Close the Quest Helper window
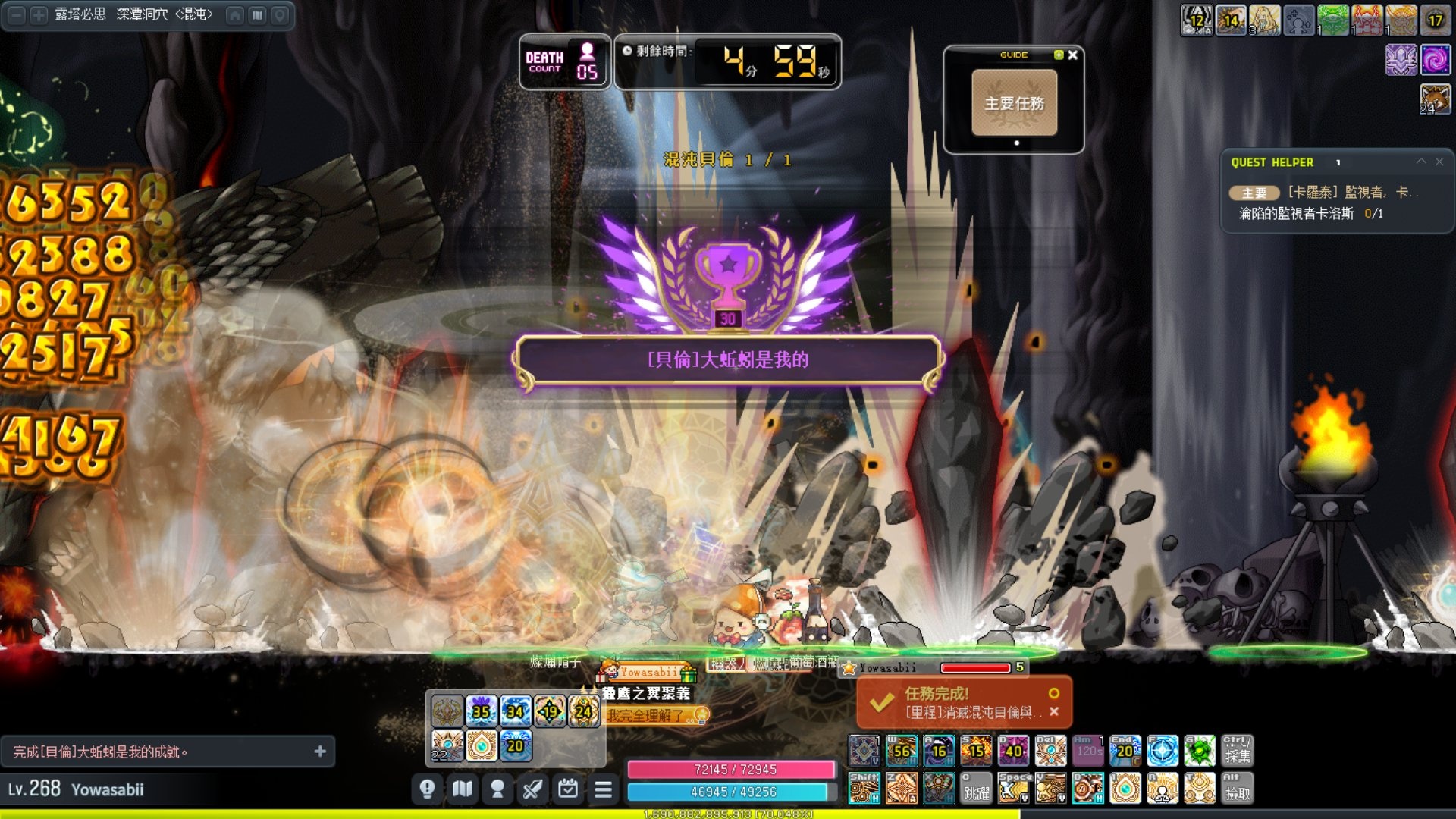1456x819 pixels. click(x=1439, y=162)
